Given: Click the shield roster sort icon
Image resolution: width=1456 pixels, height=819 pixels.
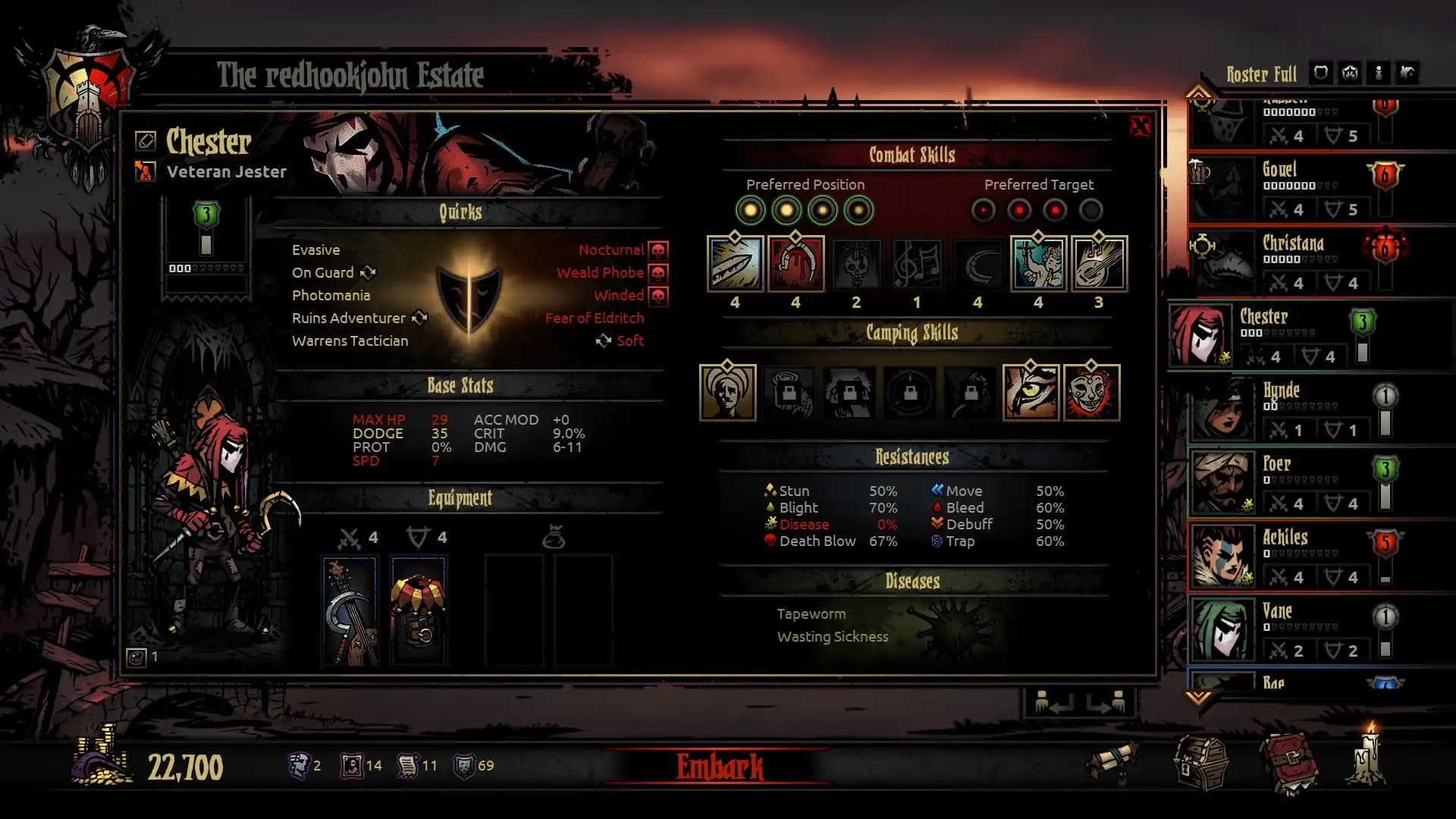Looking at the screenshot, I should (1320, 73).
